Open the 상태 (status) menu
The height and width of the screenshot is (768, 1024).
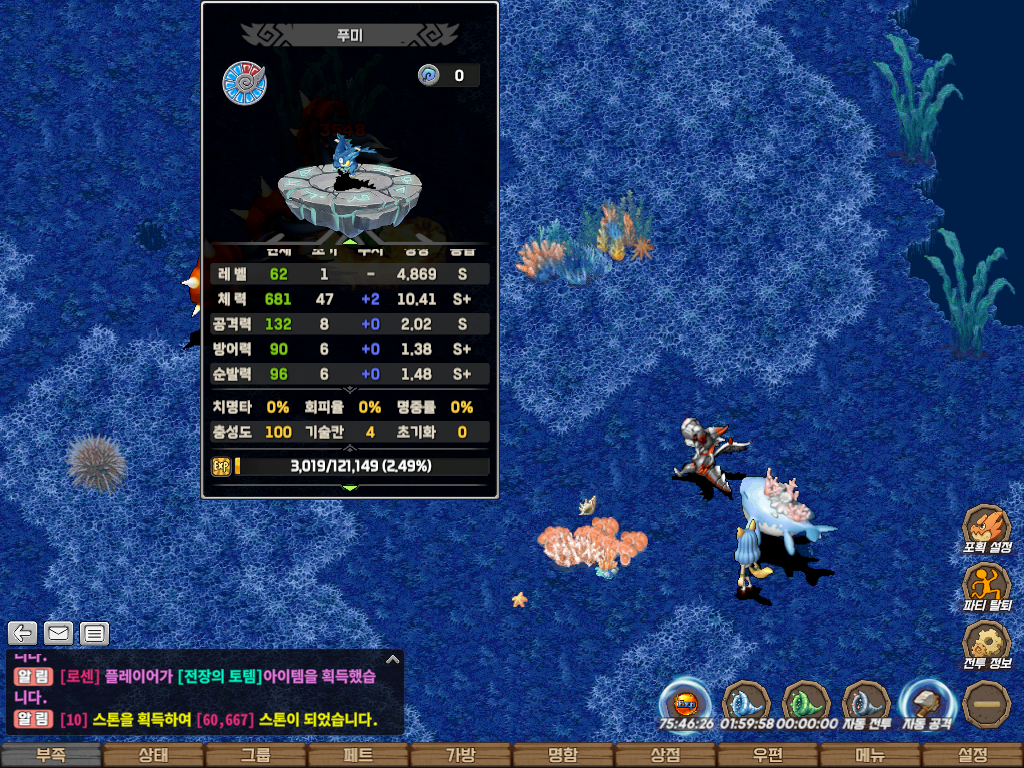coord(153,755)
